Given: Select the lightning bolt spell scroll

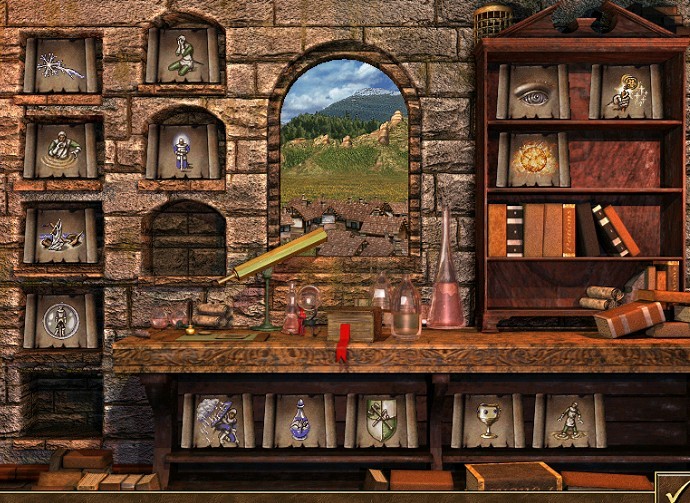Looking at the screenshot, I should tap(61, 66).
